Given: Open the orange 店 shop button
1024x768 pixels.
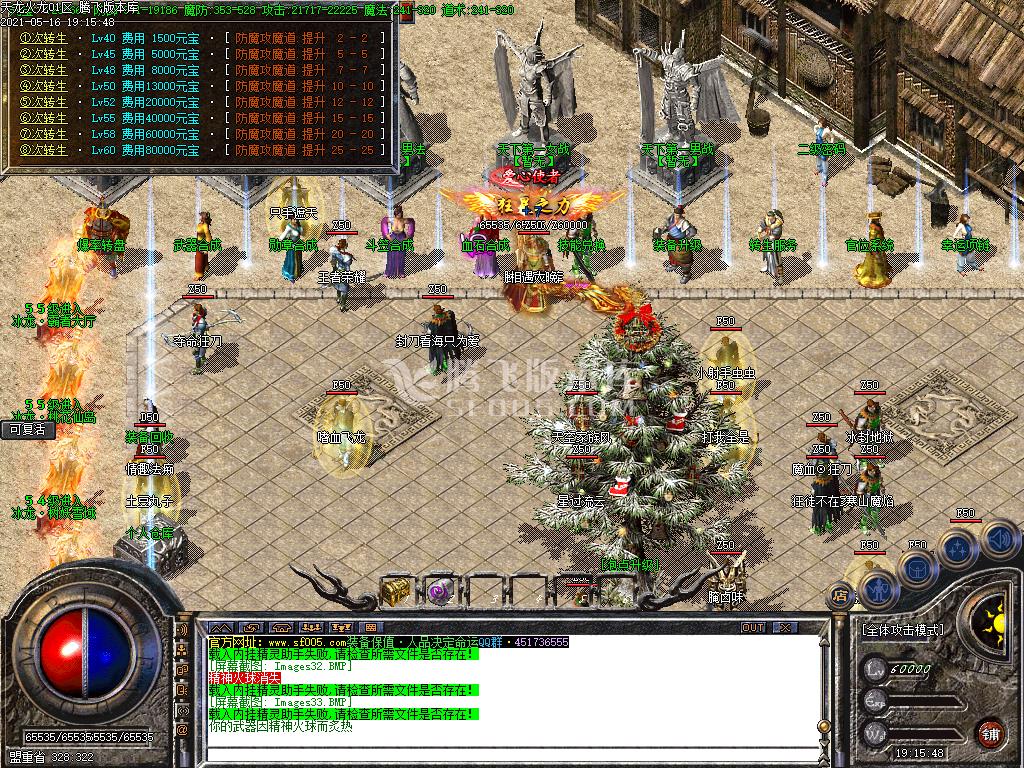Looking at the screenshot, I should tap(839, 597).
